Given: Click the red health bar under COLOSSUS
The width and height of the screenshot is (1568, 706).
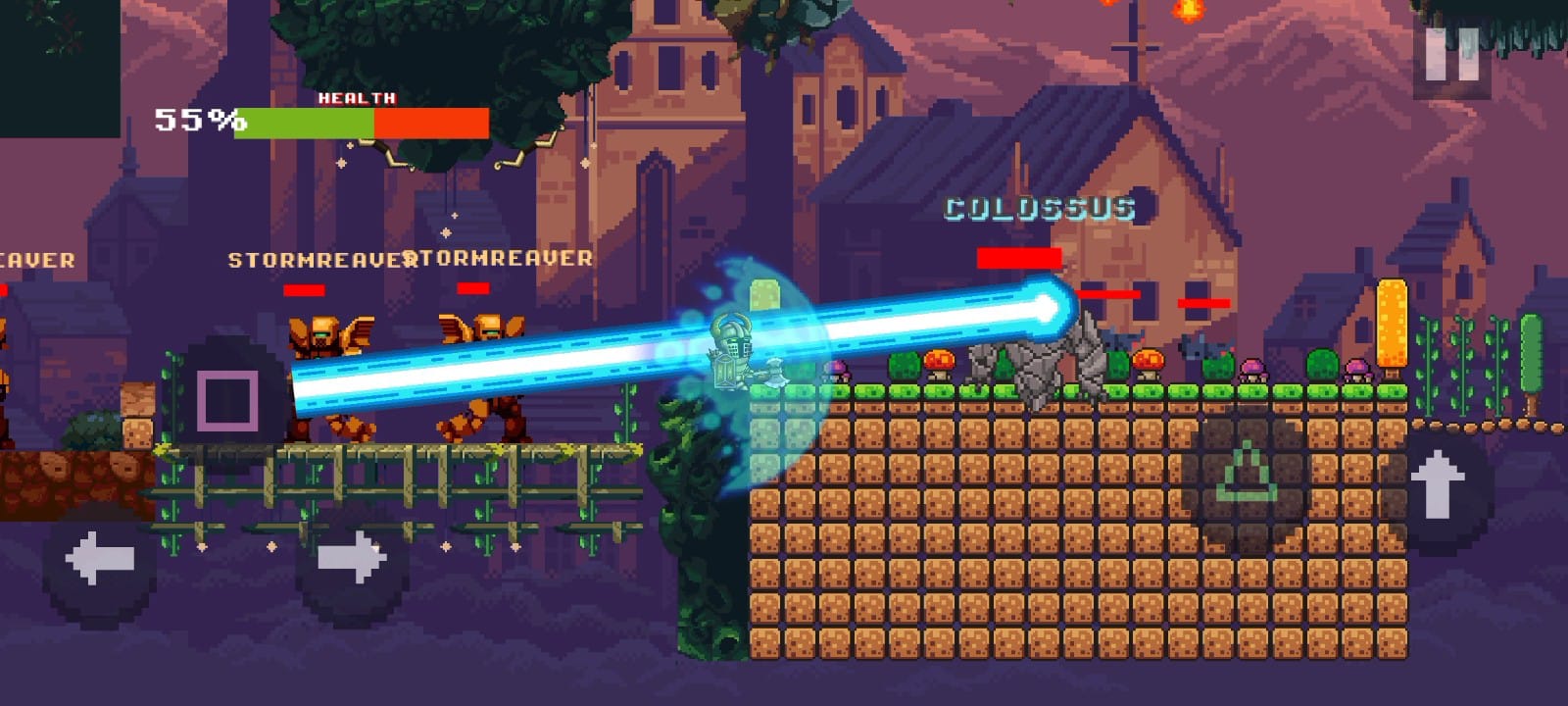Looking at the screenshot, I should tap(1021, 258).
